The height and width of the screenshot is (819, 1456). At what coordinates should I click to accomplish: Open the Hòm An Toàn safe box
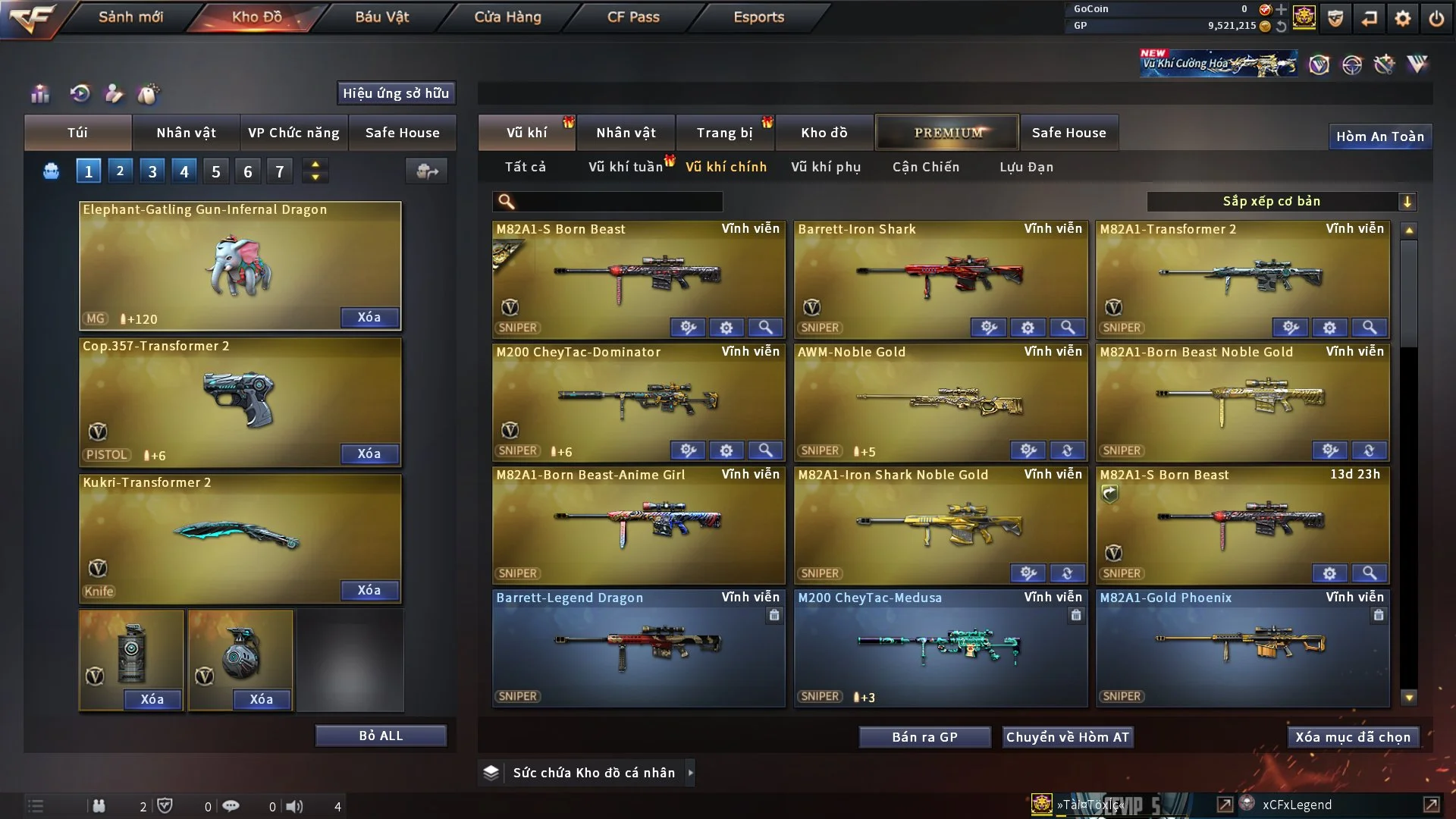(x=1379, y=136)
